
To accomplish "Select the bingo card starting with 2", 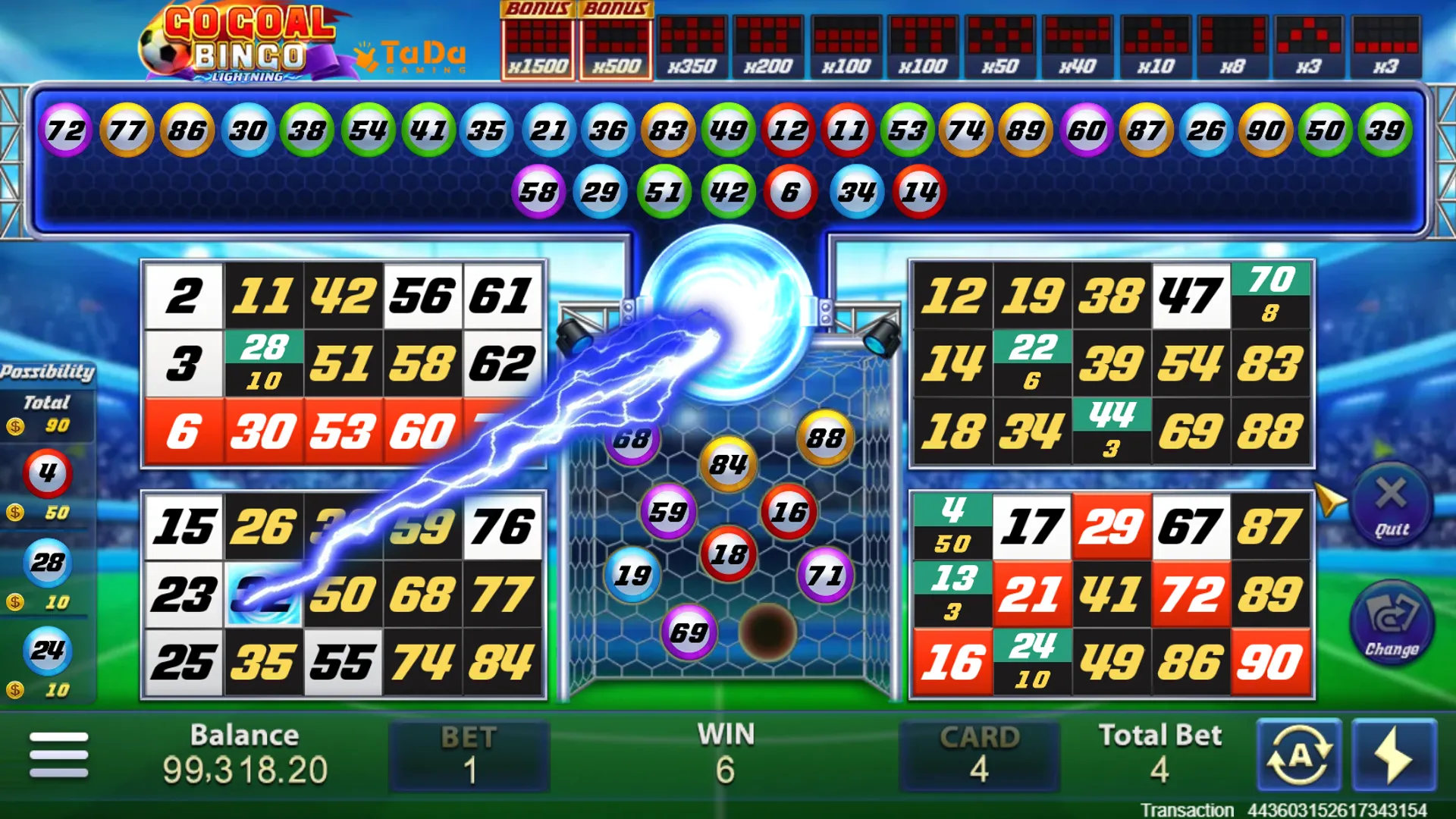I will pyautogui.click(x=344, y=363).
